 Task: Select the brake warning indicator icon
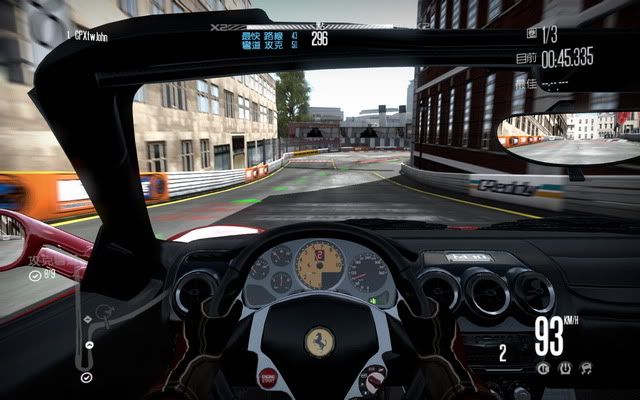click(x=543, y=368)
